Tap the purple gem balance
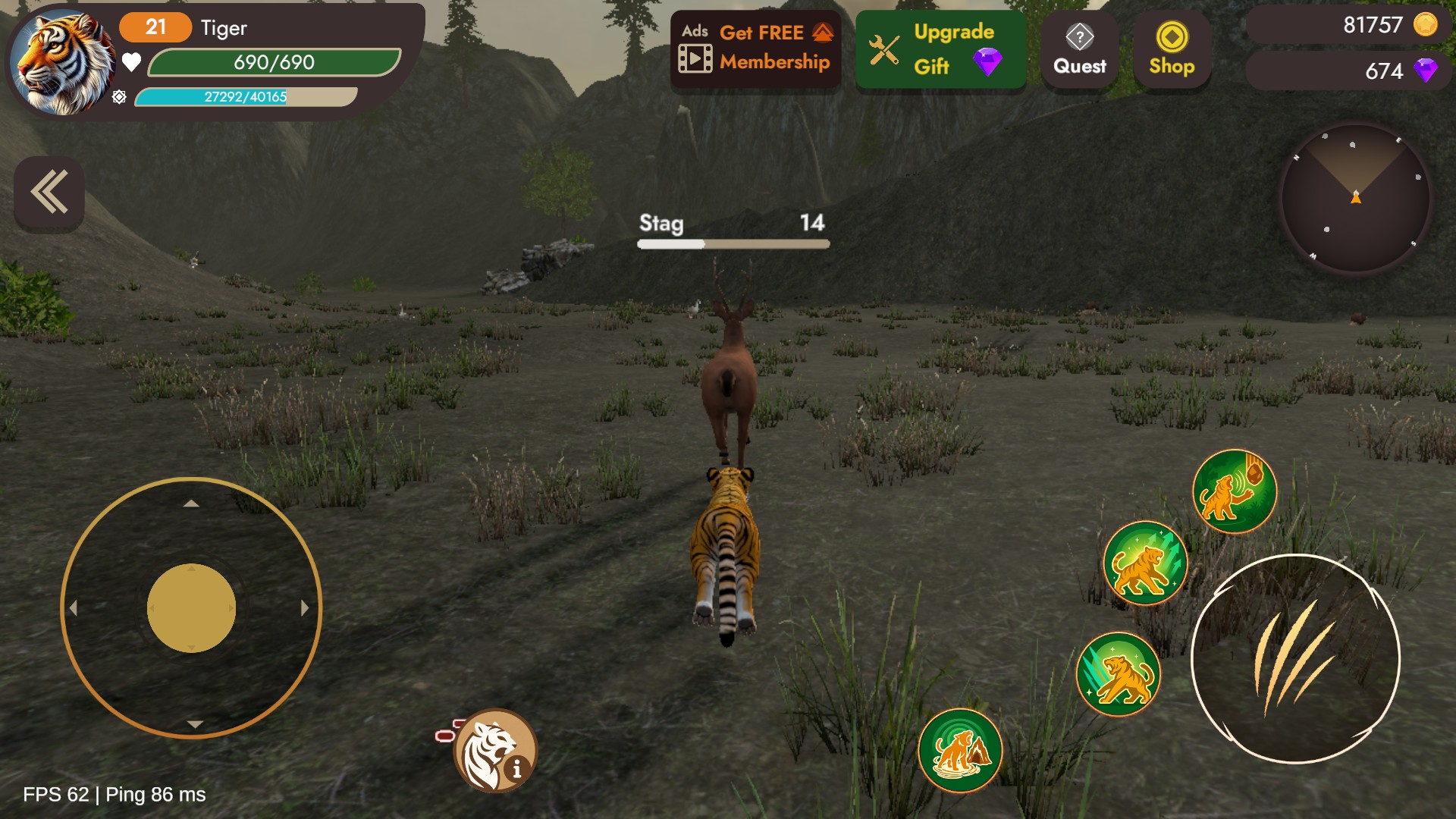The image size is (1456, 819). 1350,71
